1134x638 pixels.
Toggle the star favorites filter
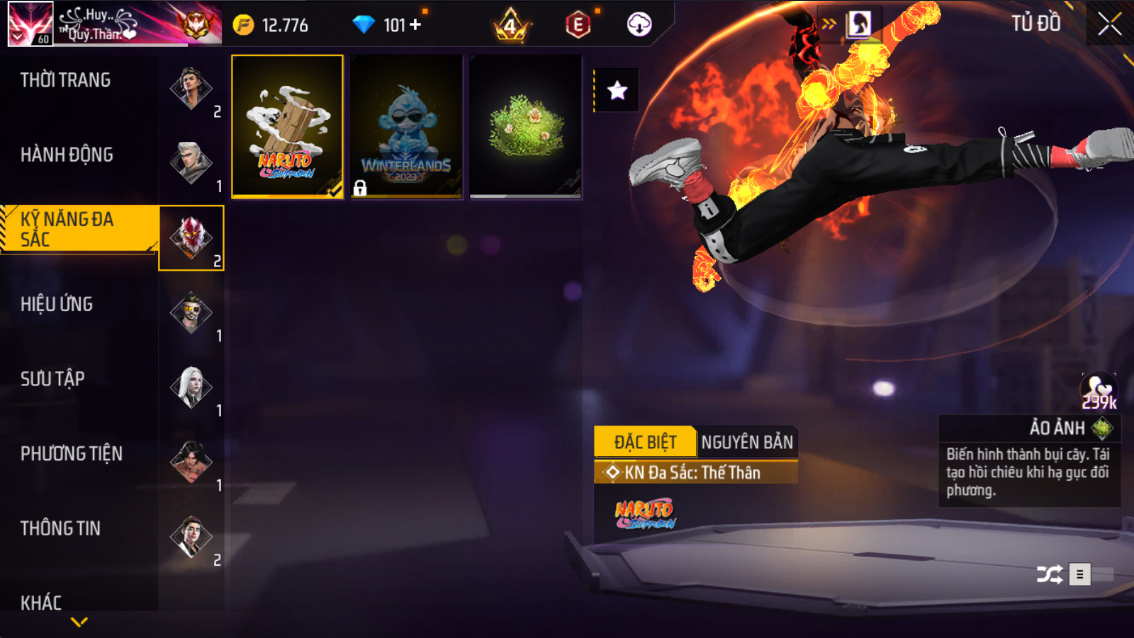617,91
